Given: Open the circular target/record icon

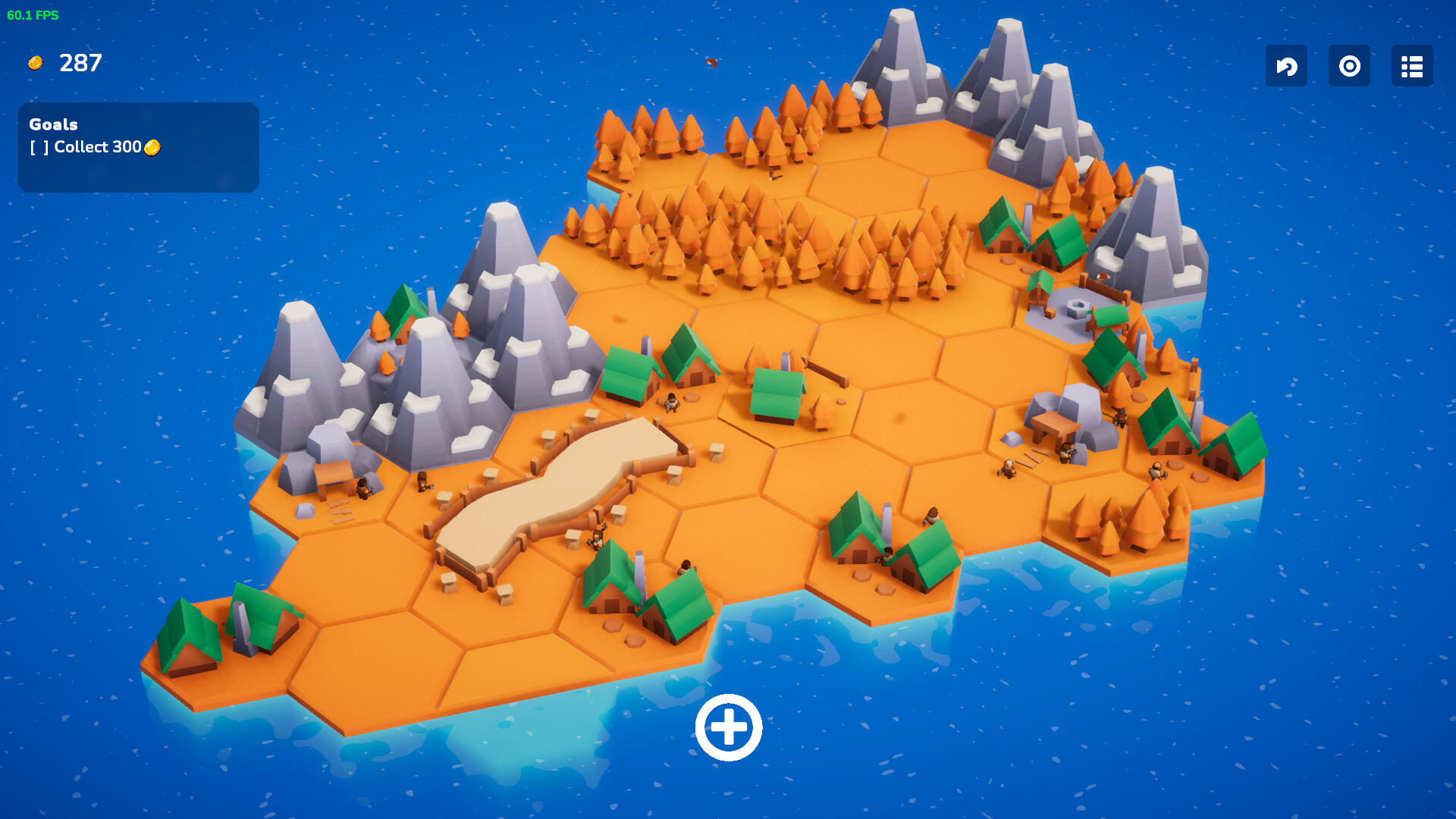Looking at the screenshot, I should coord(1349,67).
